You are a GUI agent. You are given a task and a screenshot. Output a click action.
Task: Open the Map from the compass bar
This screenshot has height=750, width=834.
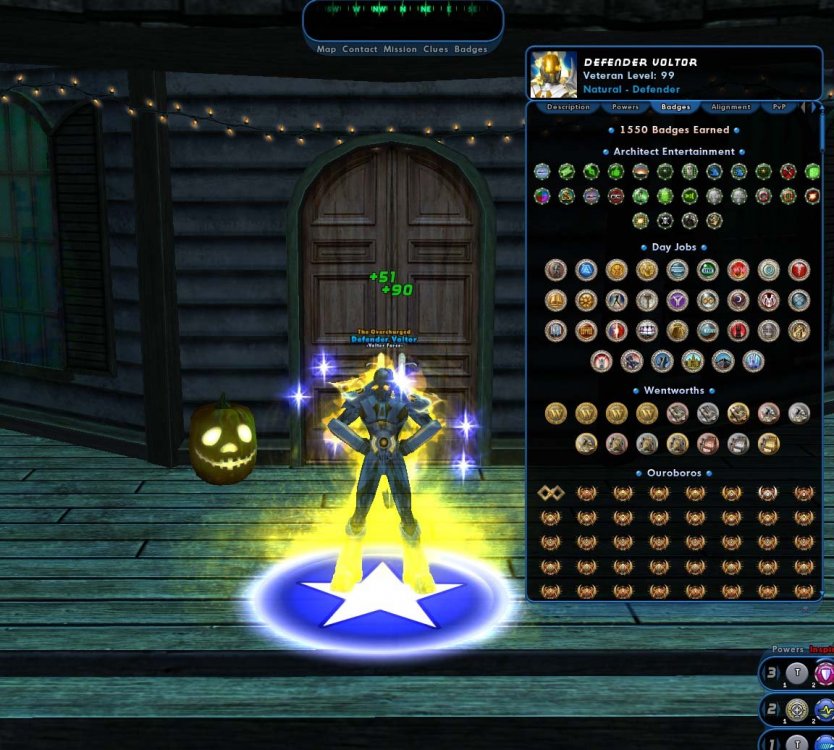coord(326,49)
